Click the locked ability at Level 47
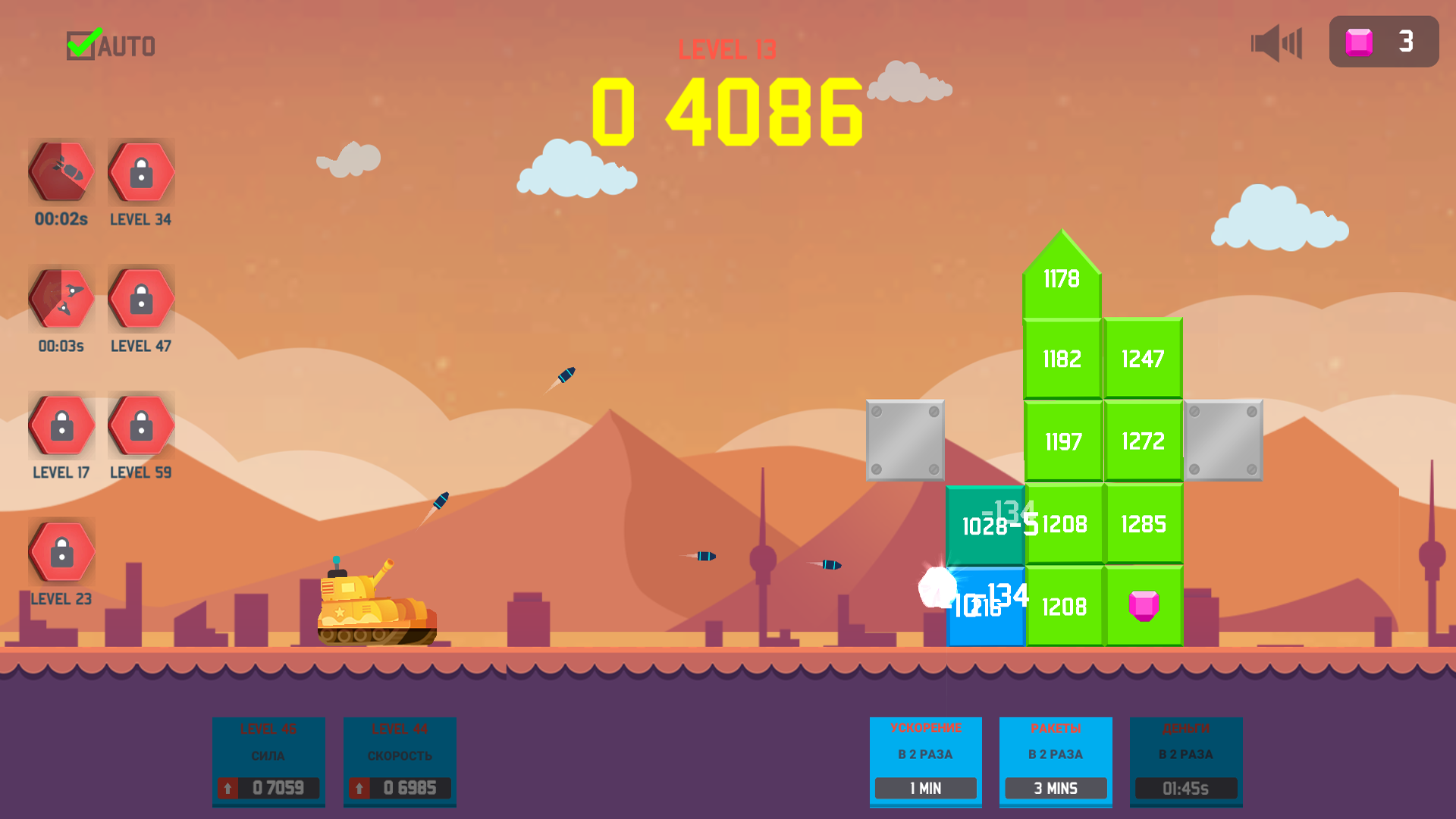 [x=140, y=297]
